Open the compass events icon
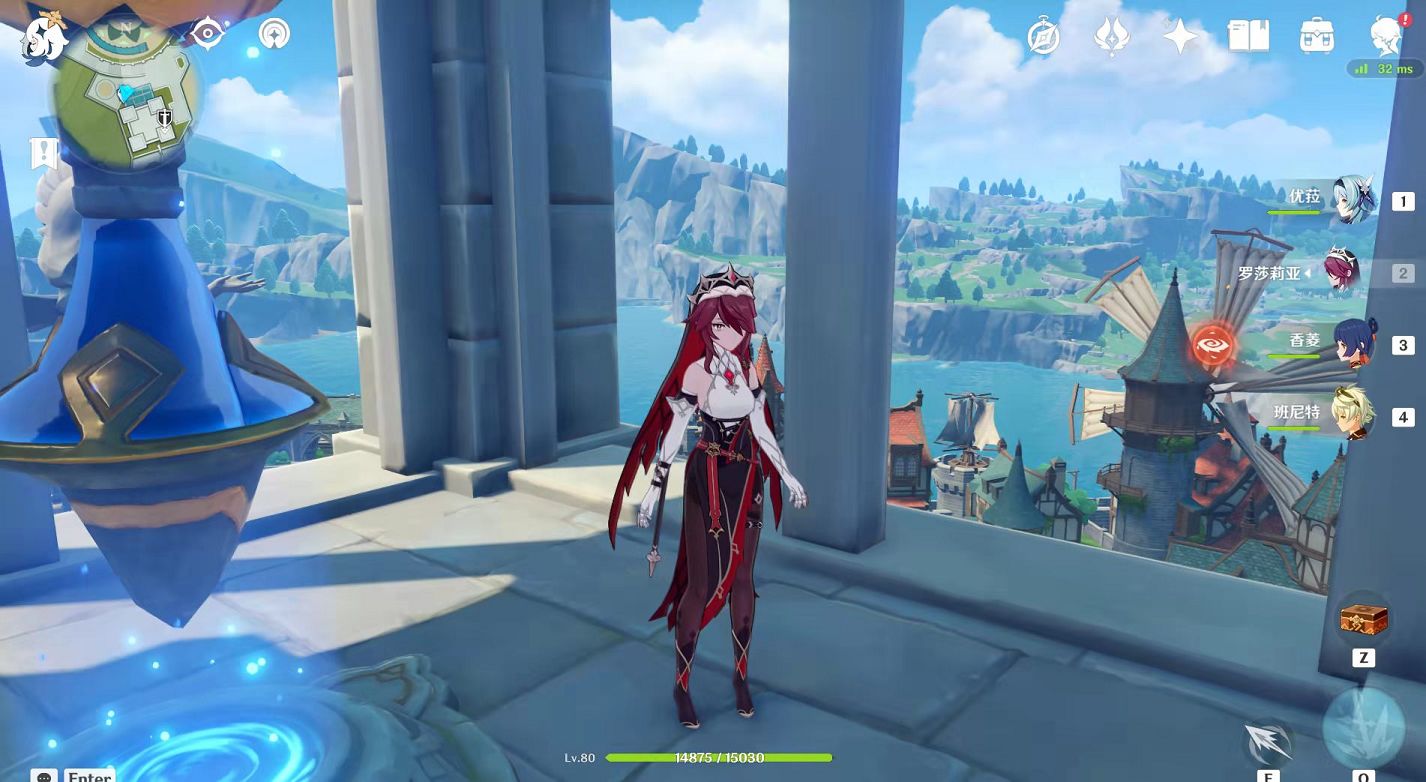This screenshot has width=1426, height=782. [1043, 37]
